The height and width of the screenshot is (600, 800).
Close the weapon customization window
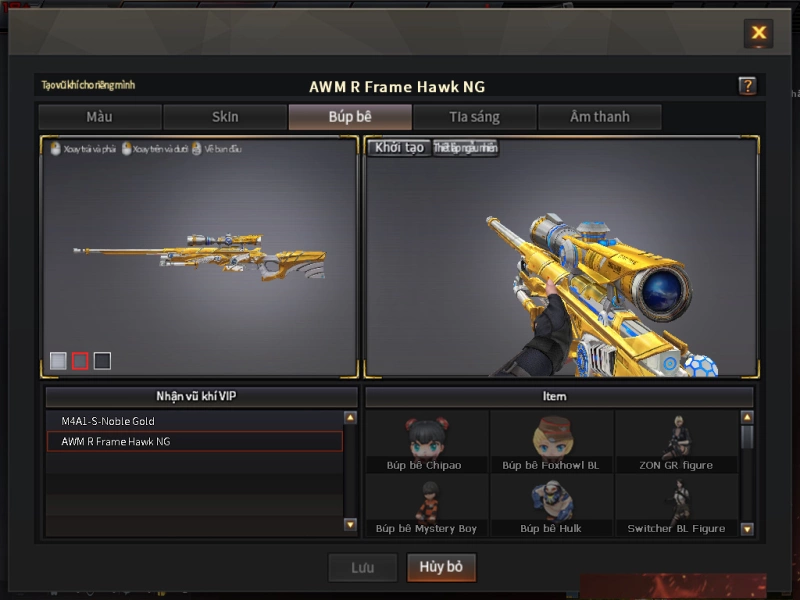point(759,33)
